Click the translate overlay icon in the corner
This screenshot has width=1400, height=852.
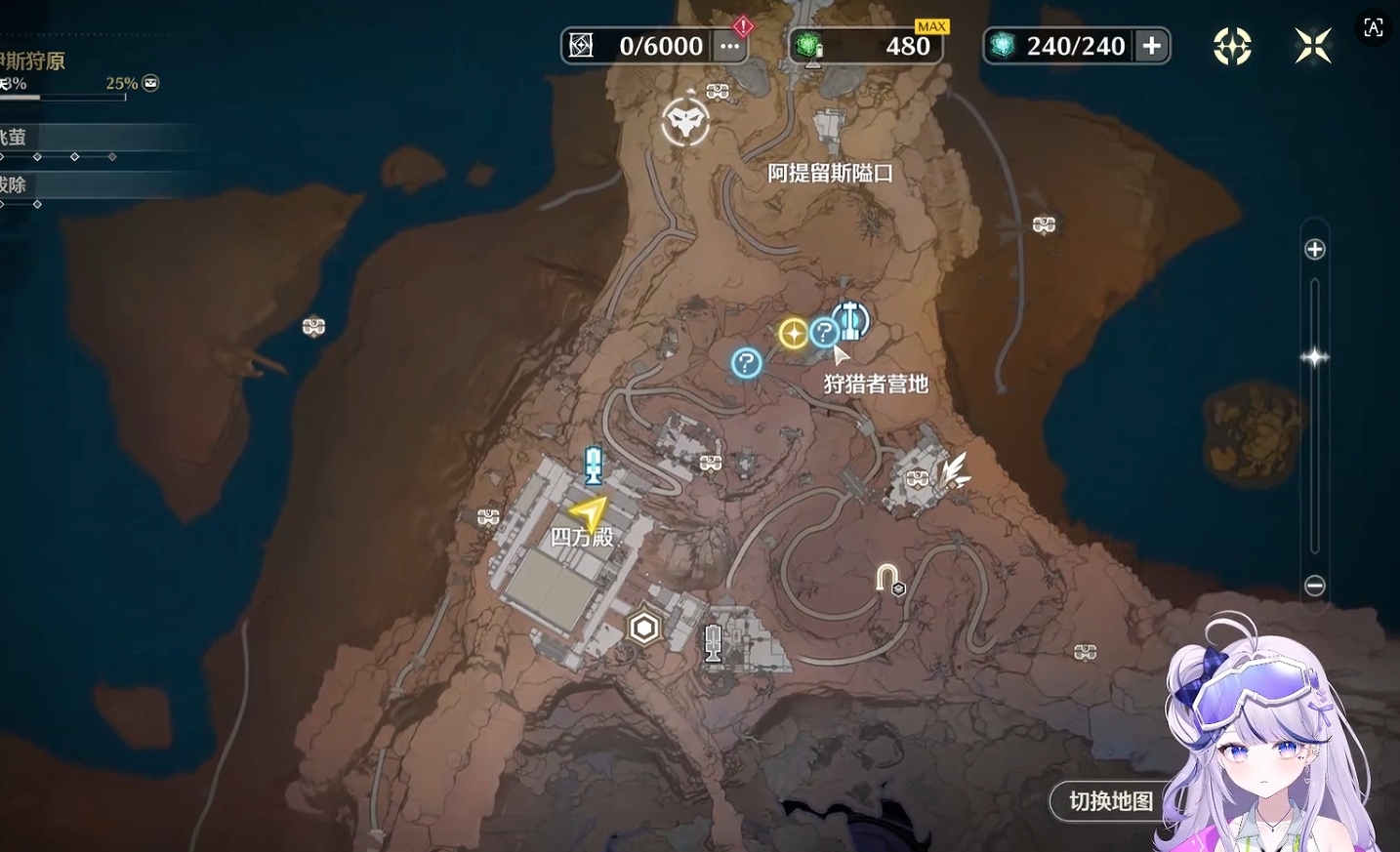1374,27
